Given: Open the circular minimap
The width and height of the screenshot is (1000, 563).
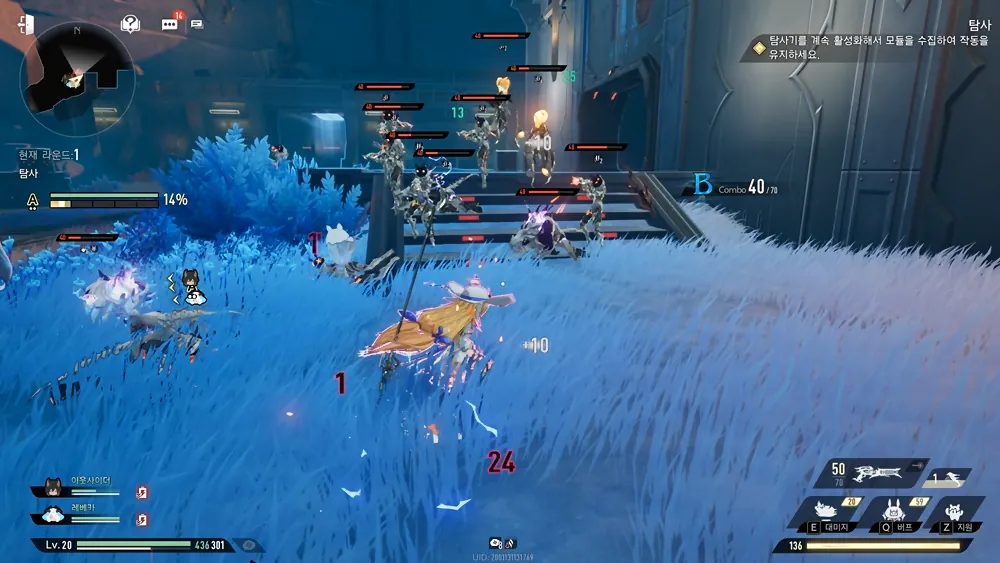Looking at the screenshot, I should point(78,80).
